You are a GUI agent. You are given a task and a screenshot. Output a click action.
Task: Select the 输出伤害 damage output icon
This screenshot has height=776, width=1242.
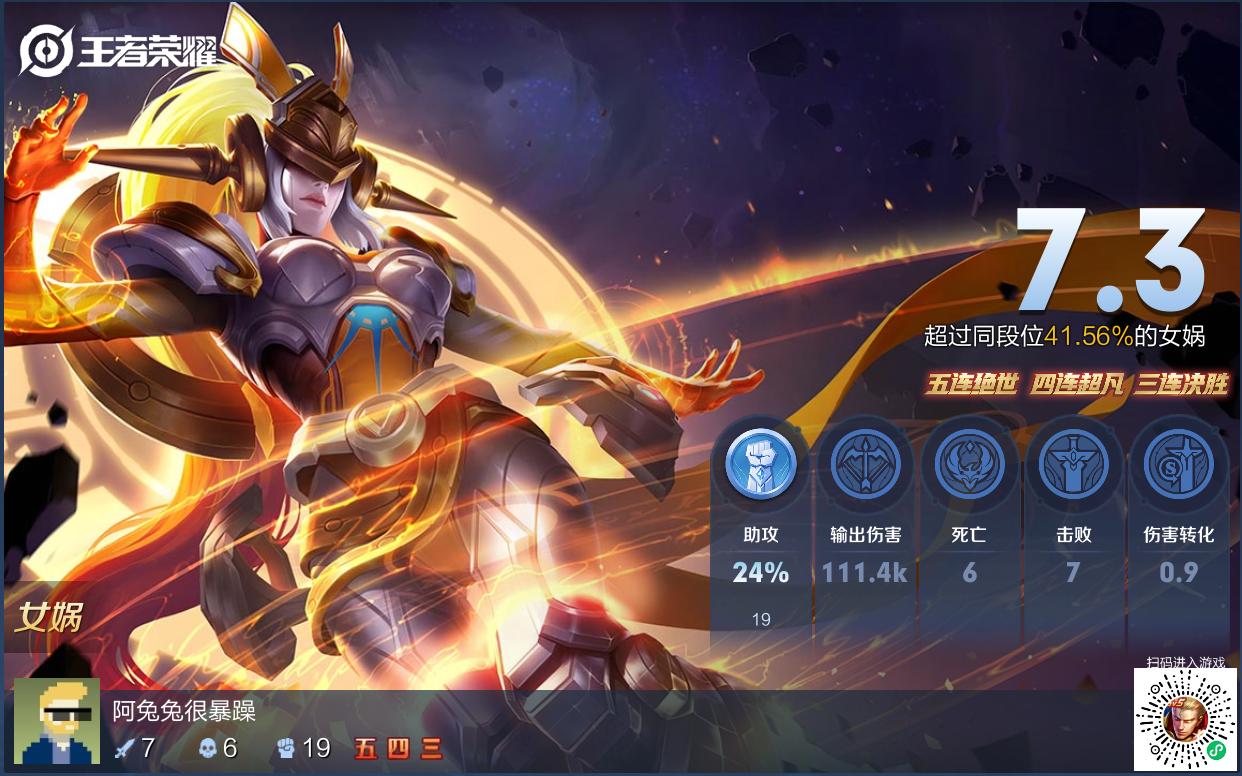[865, 464]
